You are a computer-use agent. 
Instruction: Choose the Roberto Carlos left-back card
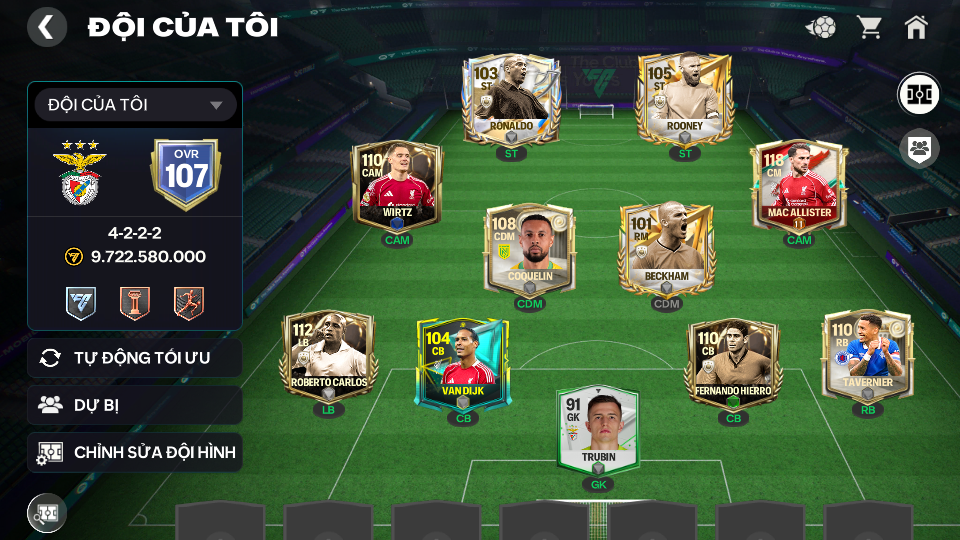(328, 356)
